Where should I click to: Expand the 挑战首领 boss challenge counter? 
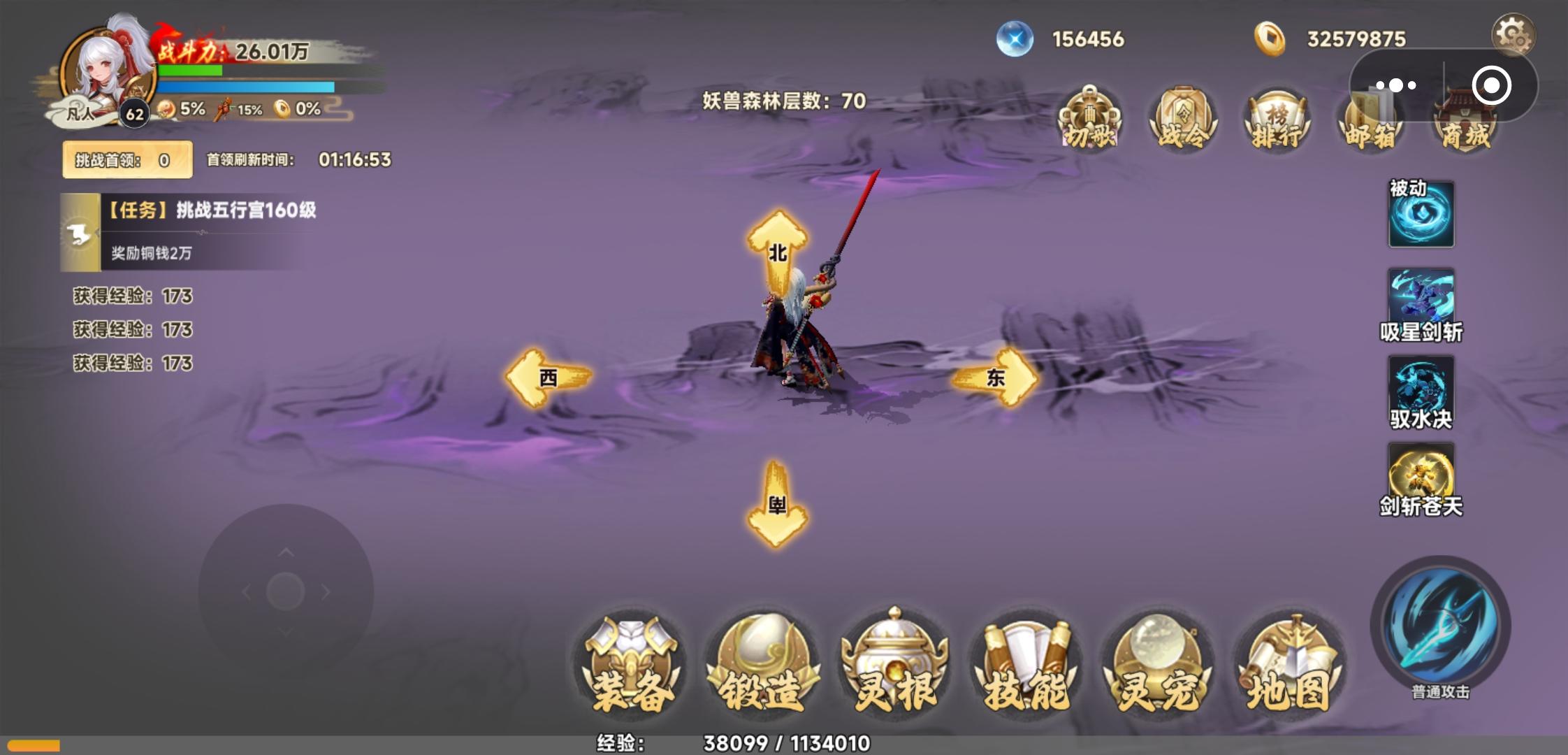pos(126,159)
